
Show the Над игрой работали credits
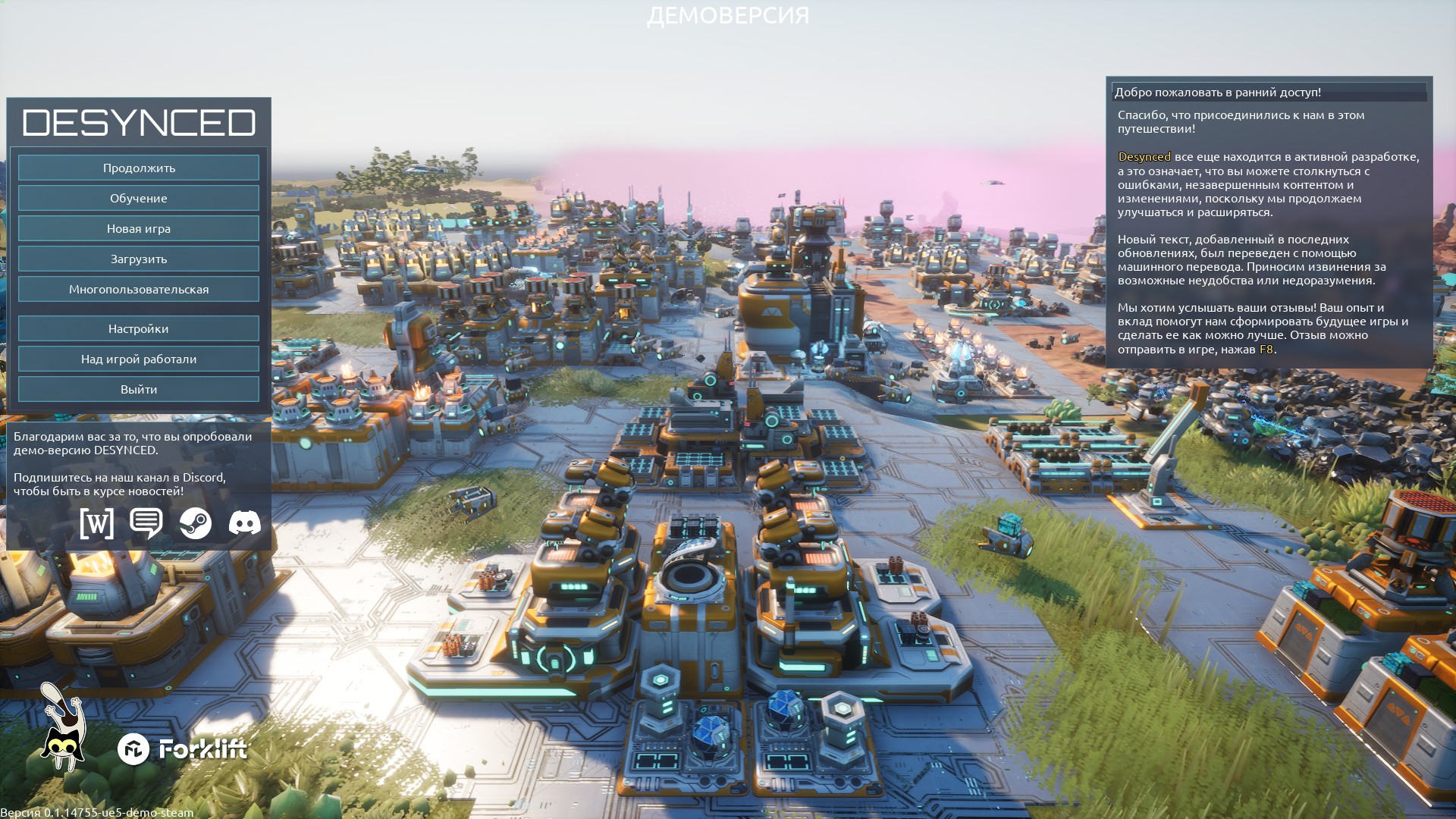pyautogui.click(x=139, y=359)
